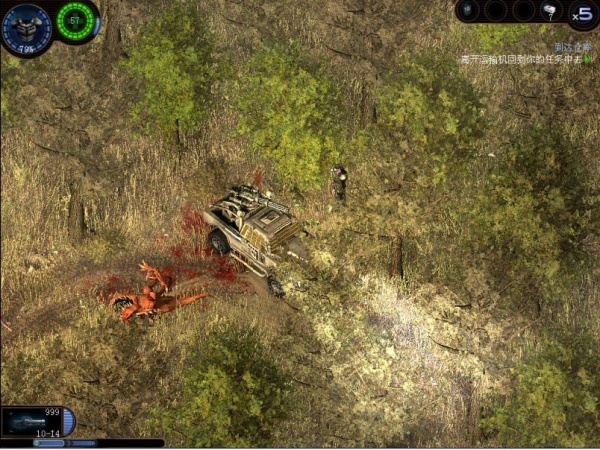This screenshot has height=450, width=600.
Task: Select the dark device item slot
Action: 470,11
